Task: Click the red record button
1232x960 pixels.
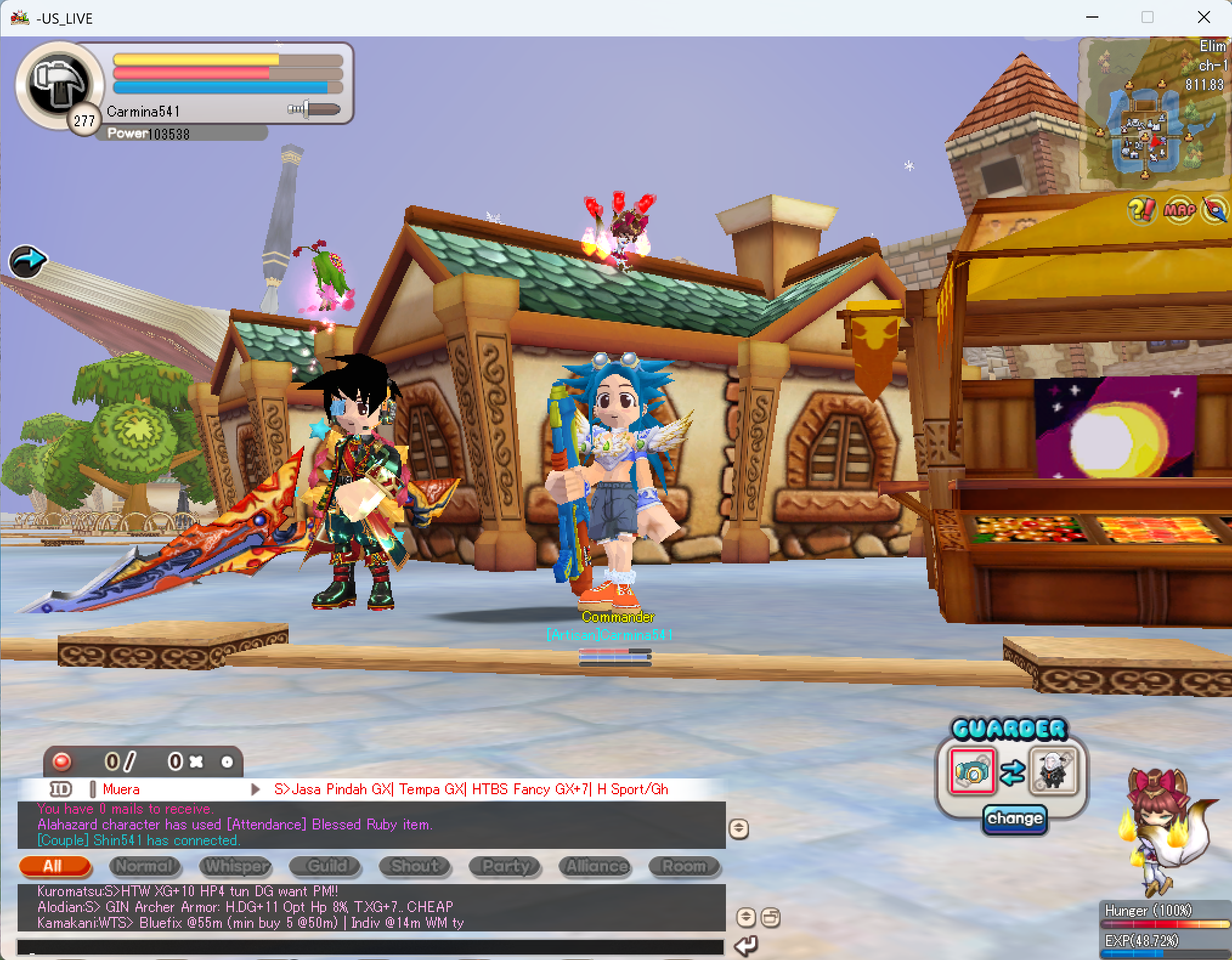Action: coord(61,761)
